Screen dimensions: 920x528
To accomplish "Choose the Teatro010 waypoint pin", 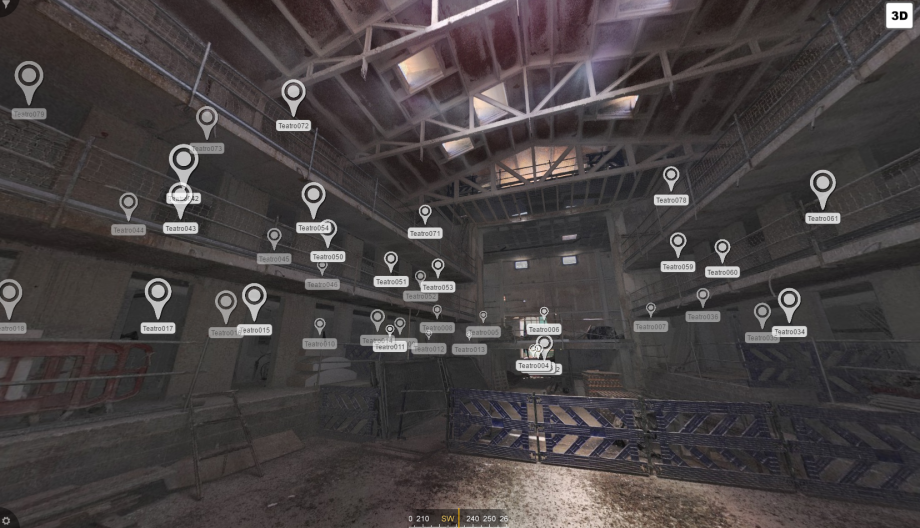I will 320,326.
